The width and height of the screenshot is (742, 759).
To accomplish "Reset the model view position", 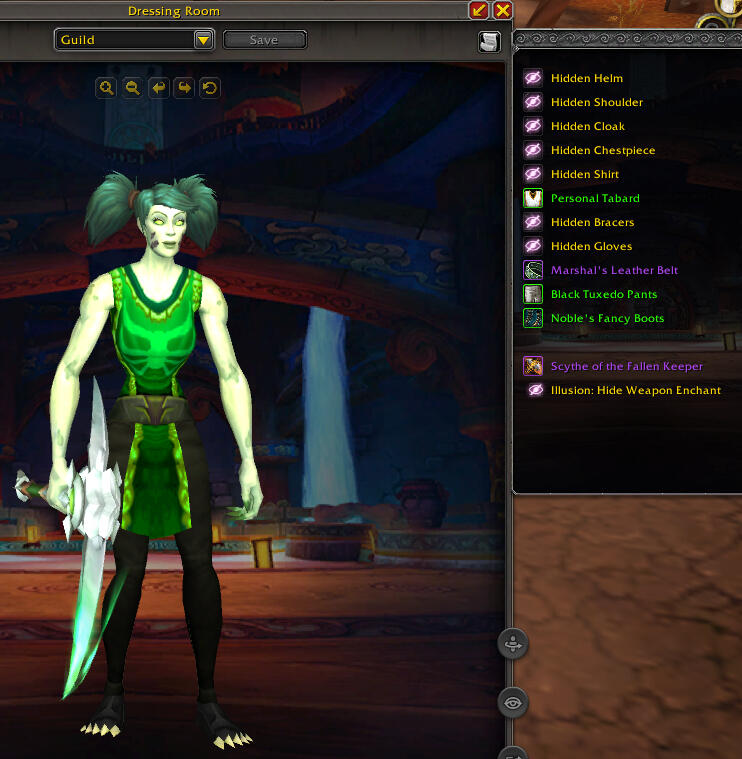I will point(209,88).
